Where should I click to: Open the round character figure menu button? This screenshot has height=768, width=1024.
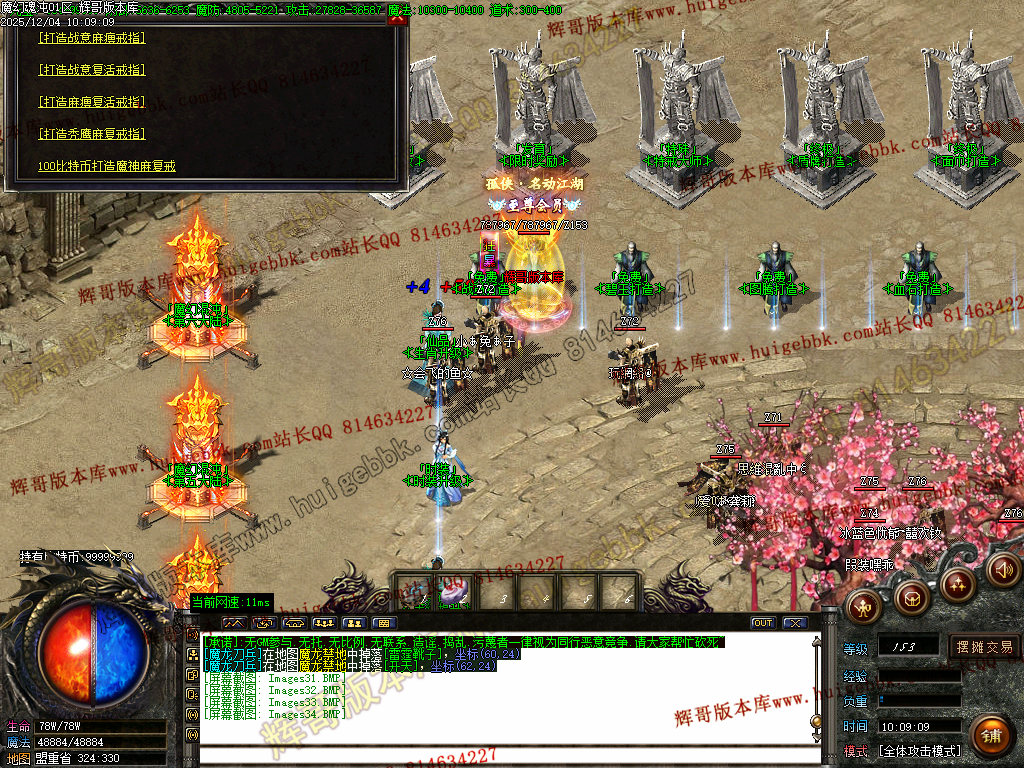click(x=864, y=604)
